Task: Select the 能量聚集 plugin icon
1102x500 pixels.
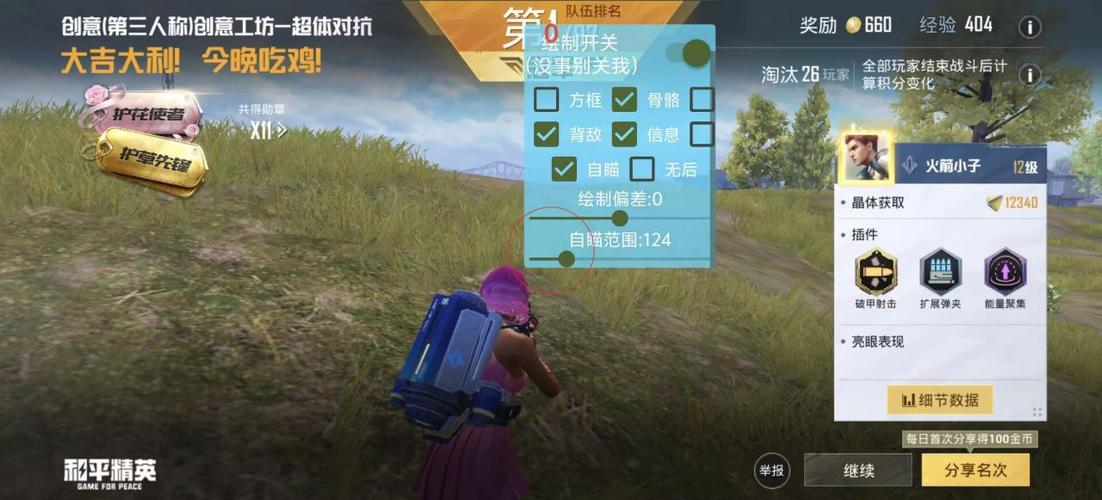Action: [1005, 272]
